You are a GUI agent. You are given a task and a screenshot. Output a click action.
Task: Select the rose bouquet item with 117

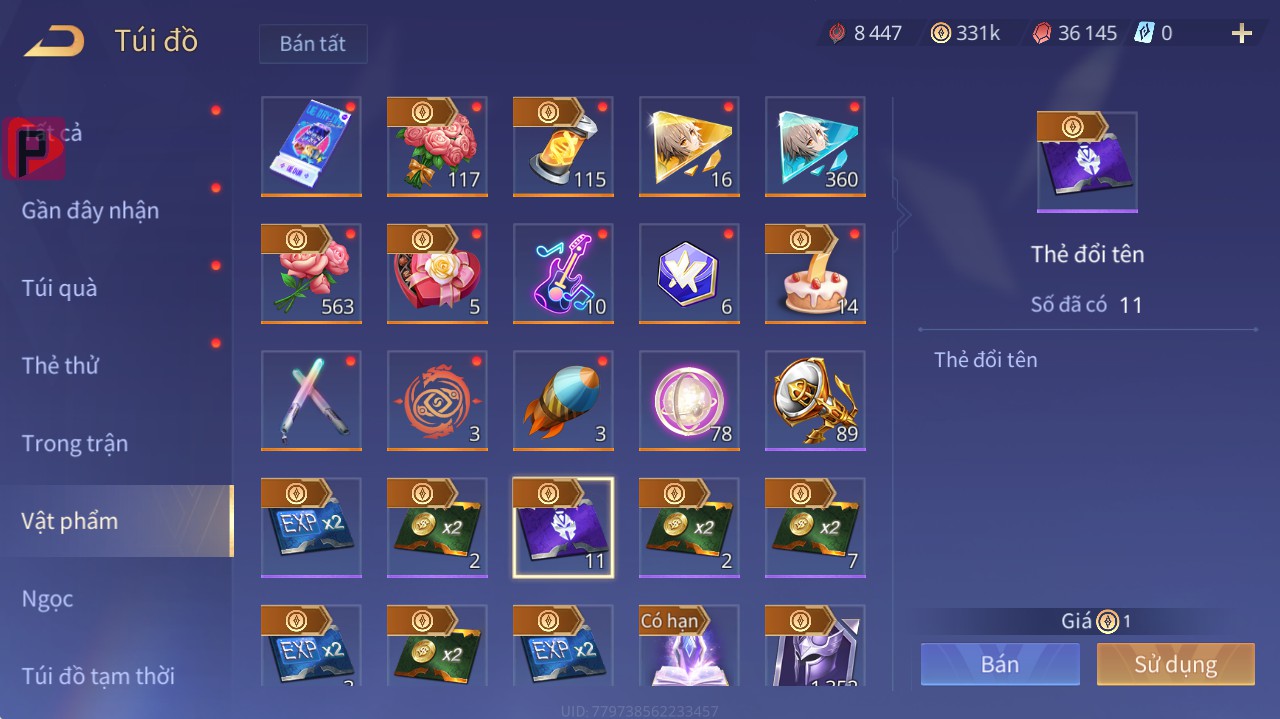coord(437,146)
